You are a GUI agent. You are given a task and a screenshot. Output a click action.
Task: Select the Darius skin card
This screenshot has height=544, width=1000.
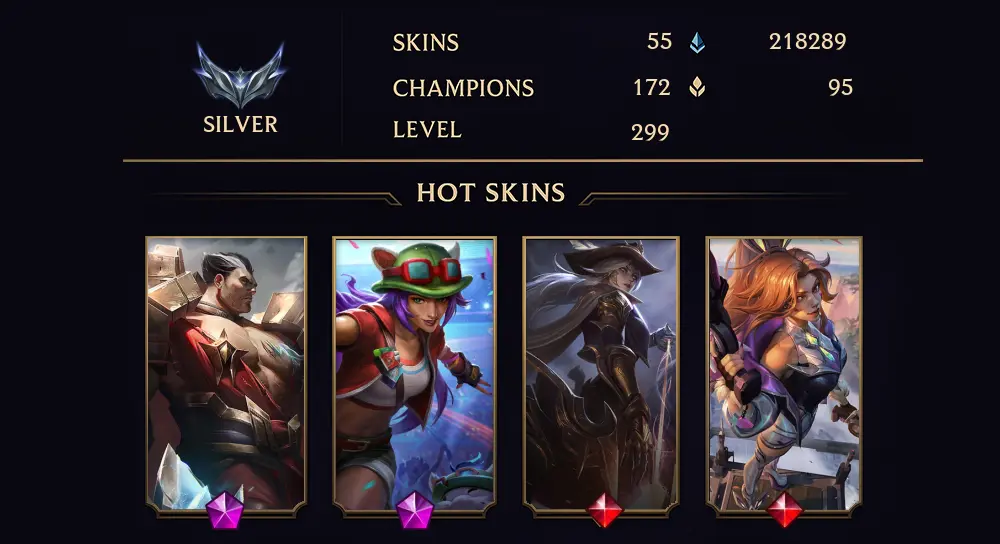(x=226, y=374)
